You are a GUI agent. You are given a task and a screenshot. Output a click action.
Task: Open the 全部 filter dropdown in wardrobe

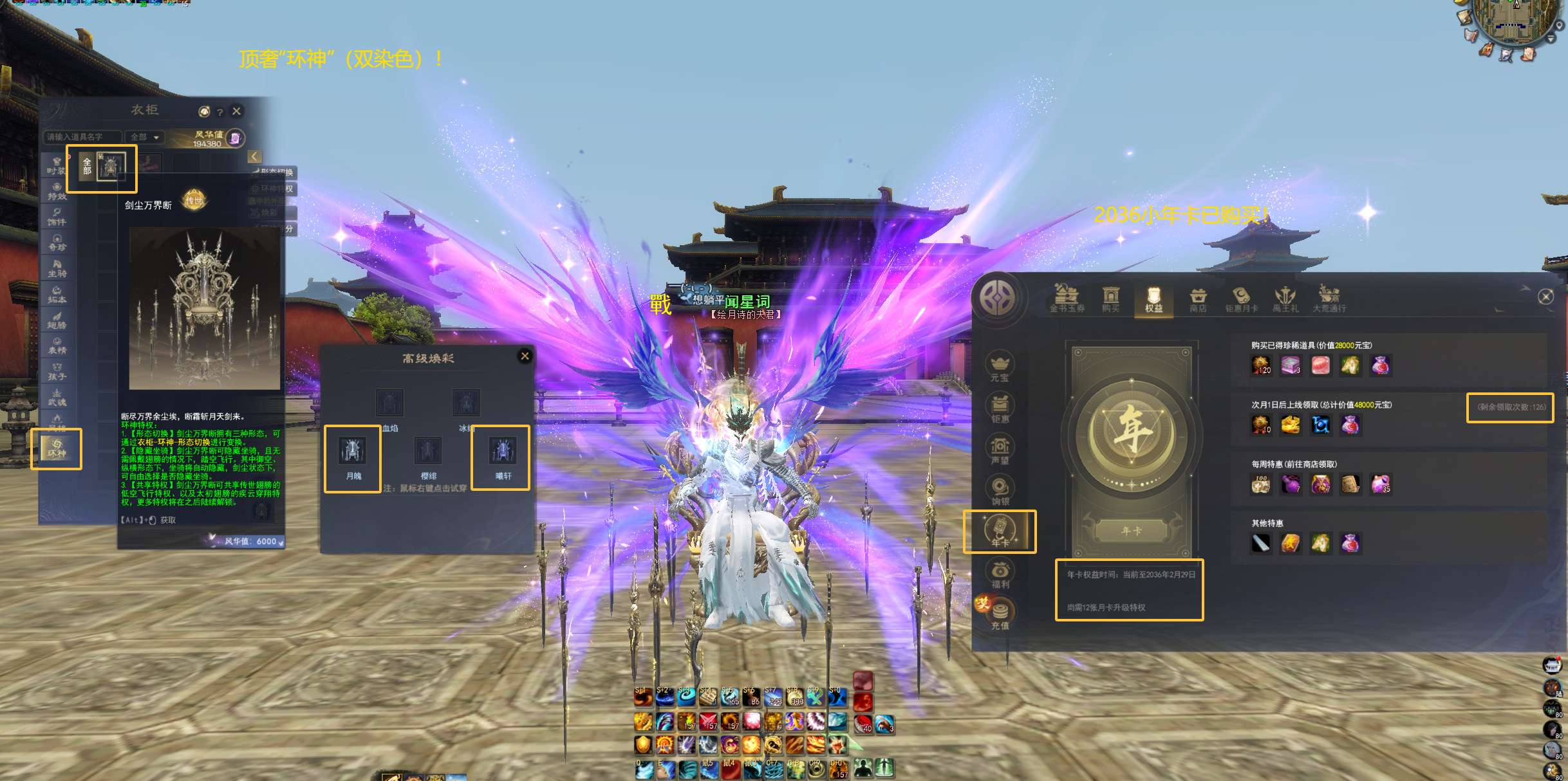[145, 137]
